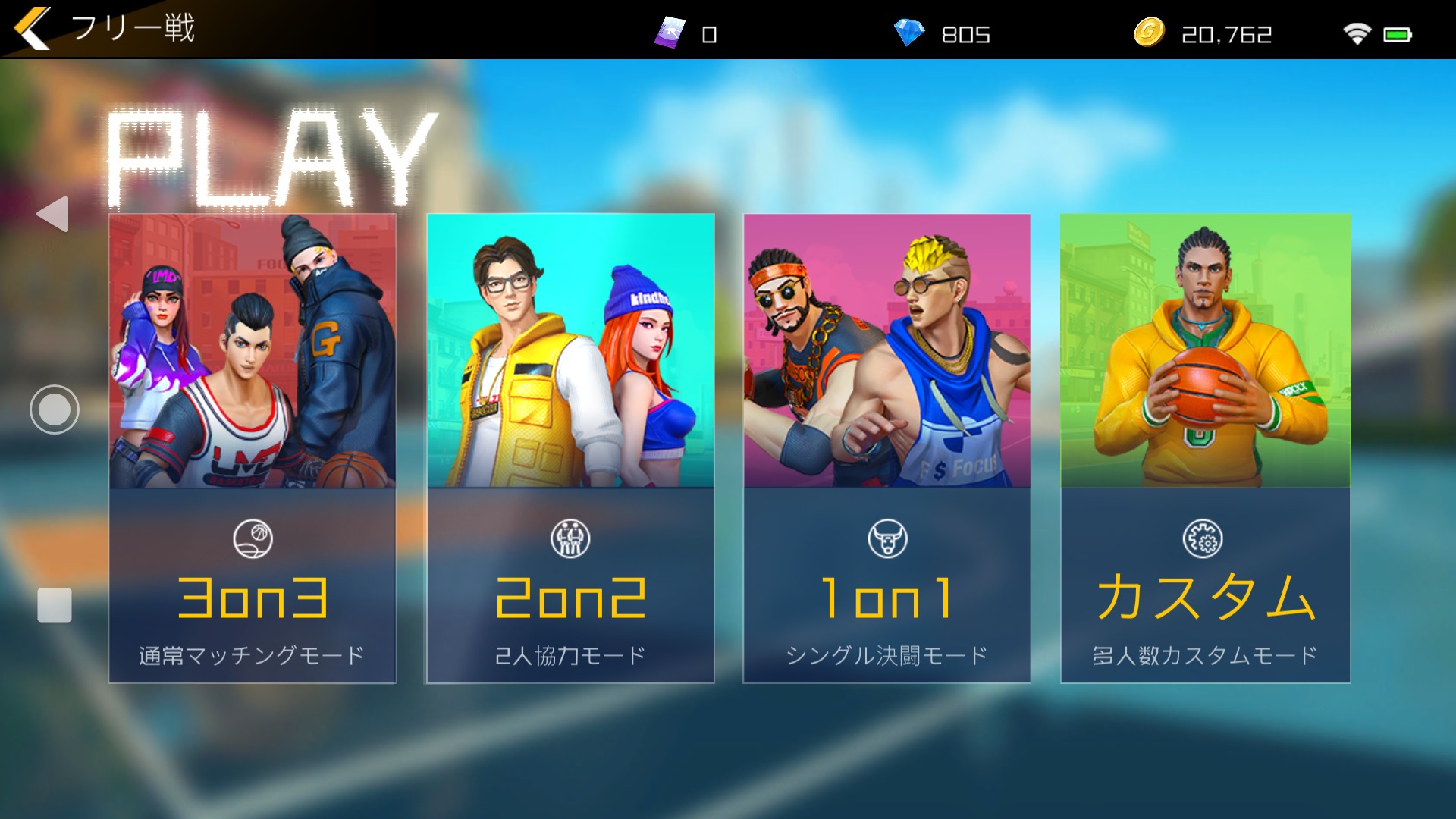Click the white triangle back navigation button
The width and height of the screenshot is (1456, 819).
point(53,214)
